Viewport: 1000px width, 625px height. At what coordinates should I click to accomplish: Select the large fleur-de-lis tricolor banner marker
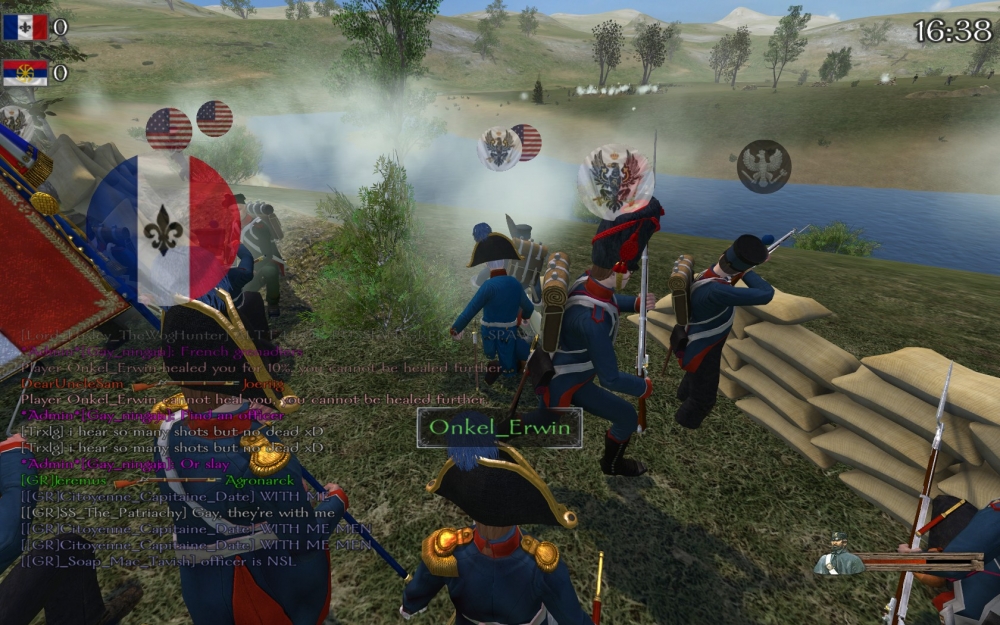(163, 229)
